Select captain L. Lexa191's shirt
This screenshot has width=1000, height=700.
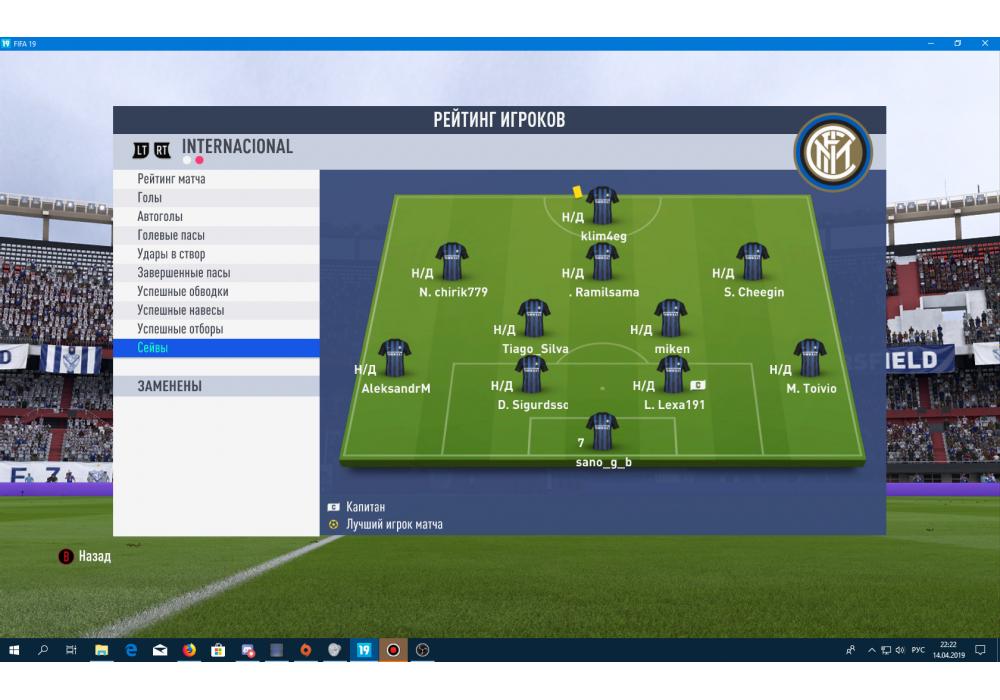click(x=673, y=375)
